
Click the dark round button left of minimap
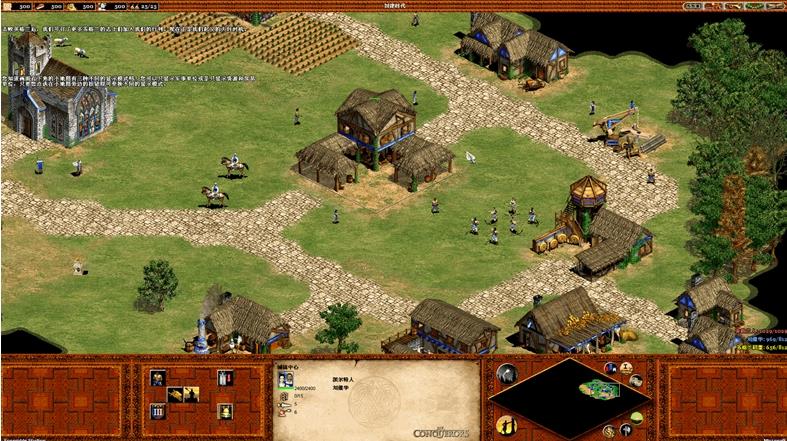pyautogui.click(x=506, y=374)
